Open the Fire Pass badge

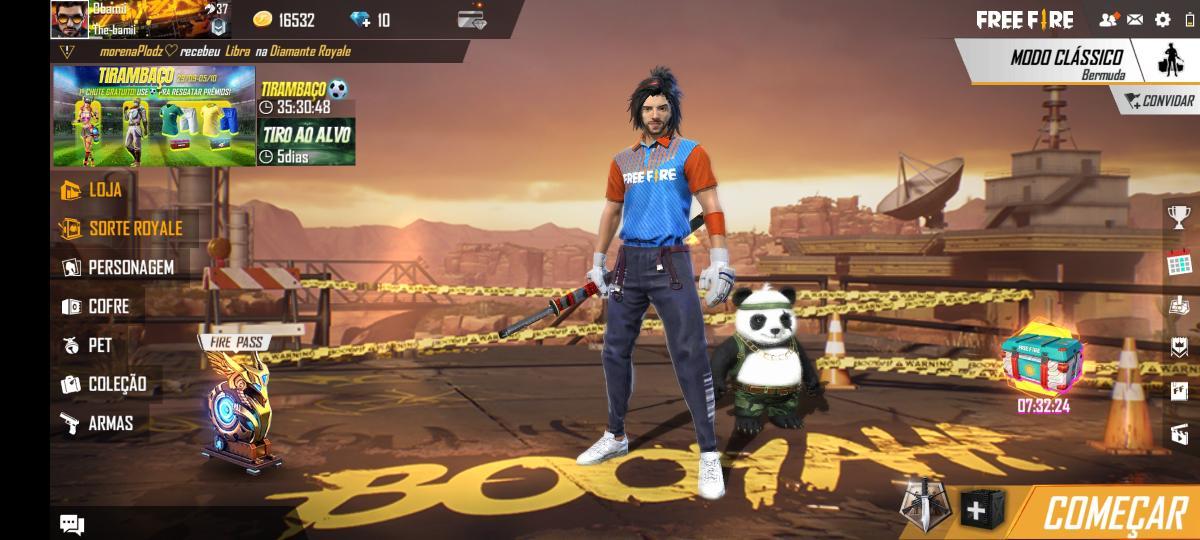click(238, 402)
